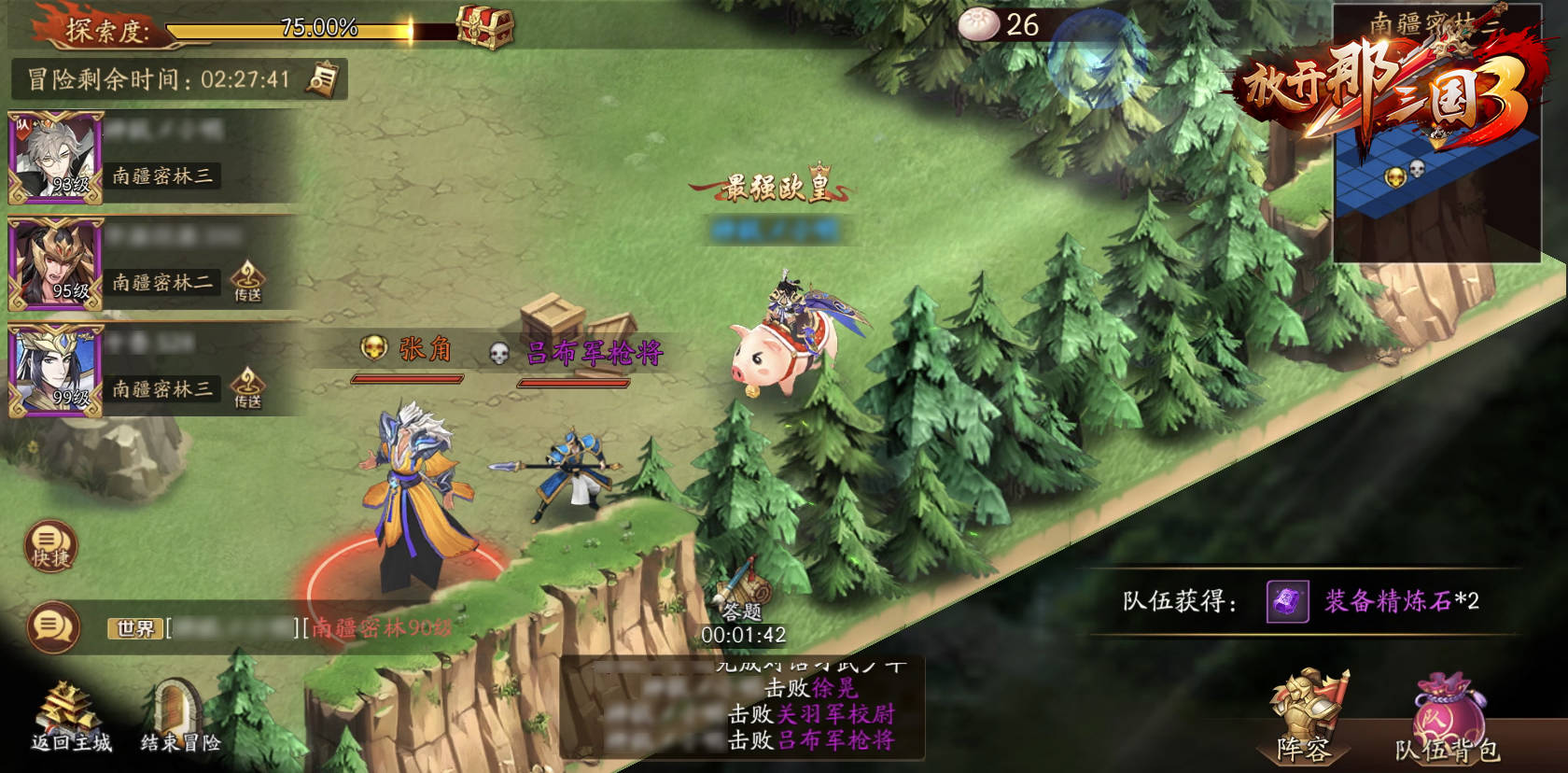Open the 快捷 quick chat button
1568x773 pixels.
tap(50, 547)
